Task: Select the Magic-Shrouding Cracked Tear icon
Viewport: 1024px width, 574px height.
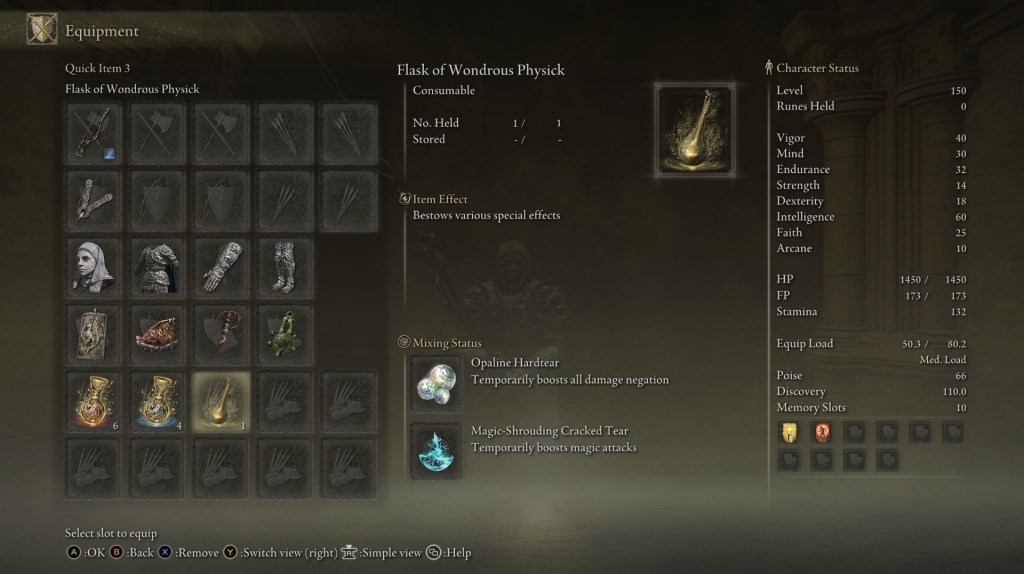Action: [x=437, y=450]
